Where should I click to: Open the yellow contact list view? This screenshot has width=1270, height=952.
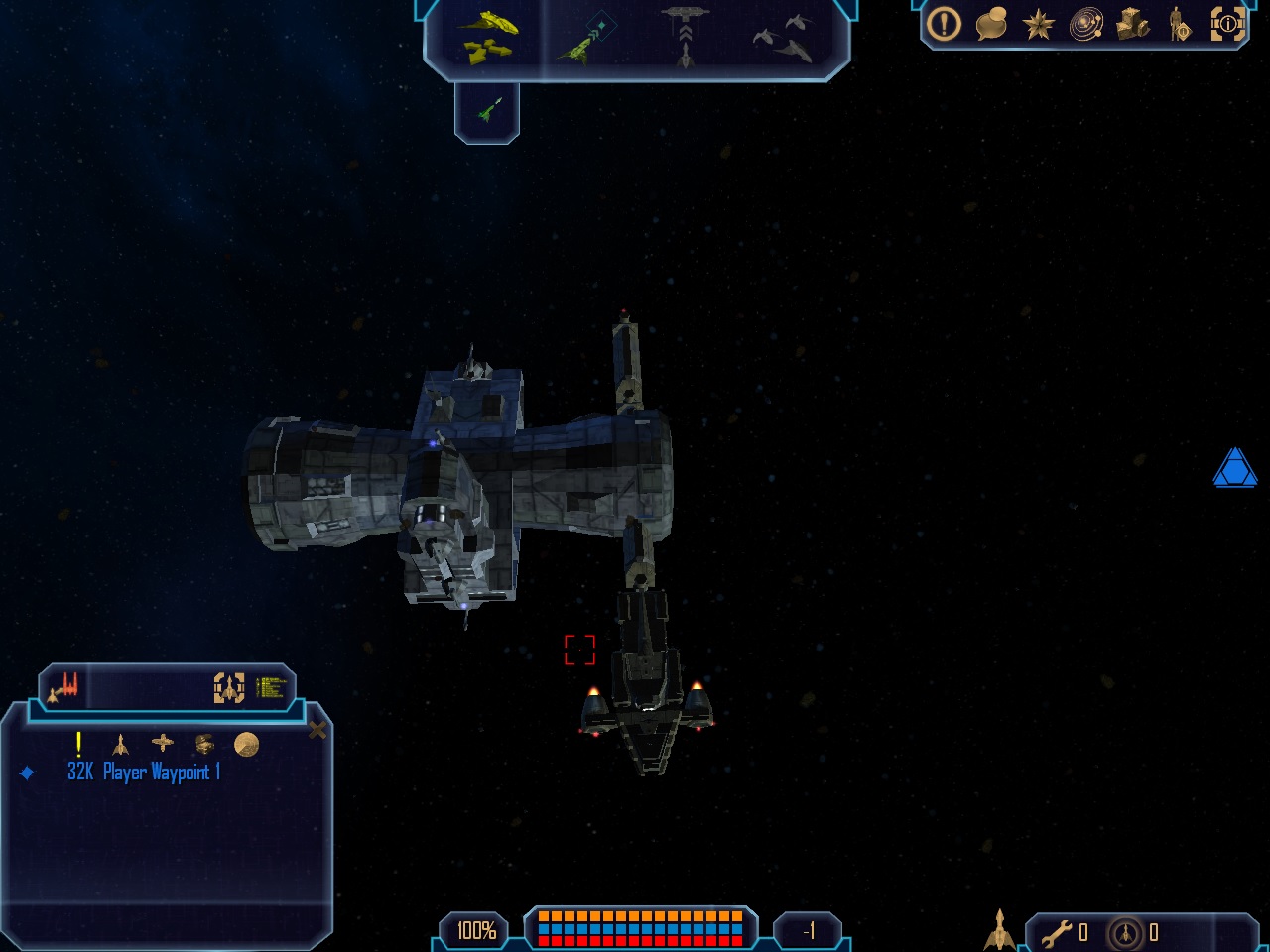pyautogui.click(x=271, y=687)
